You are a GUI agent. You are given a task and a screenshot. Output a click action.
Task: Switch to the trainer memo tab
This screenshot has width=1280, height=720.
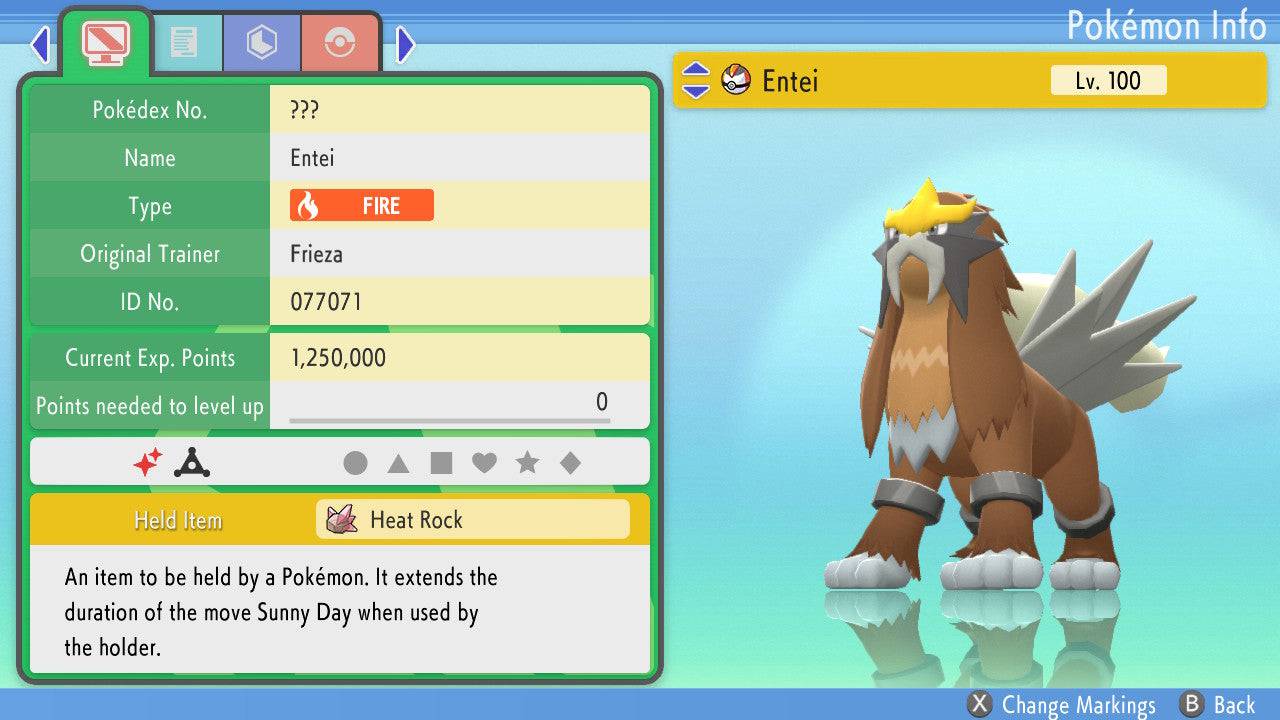pos(183,43)
